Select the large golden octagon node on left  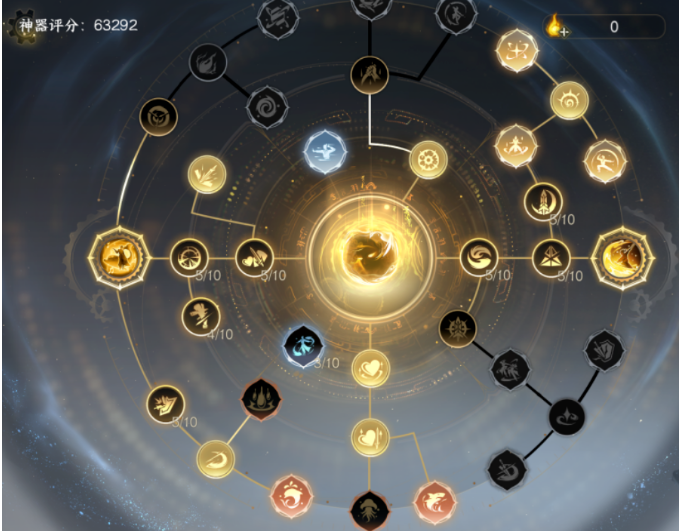point(117,258)
